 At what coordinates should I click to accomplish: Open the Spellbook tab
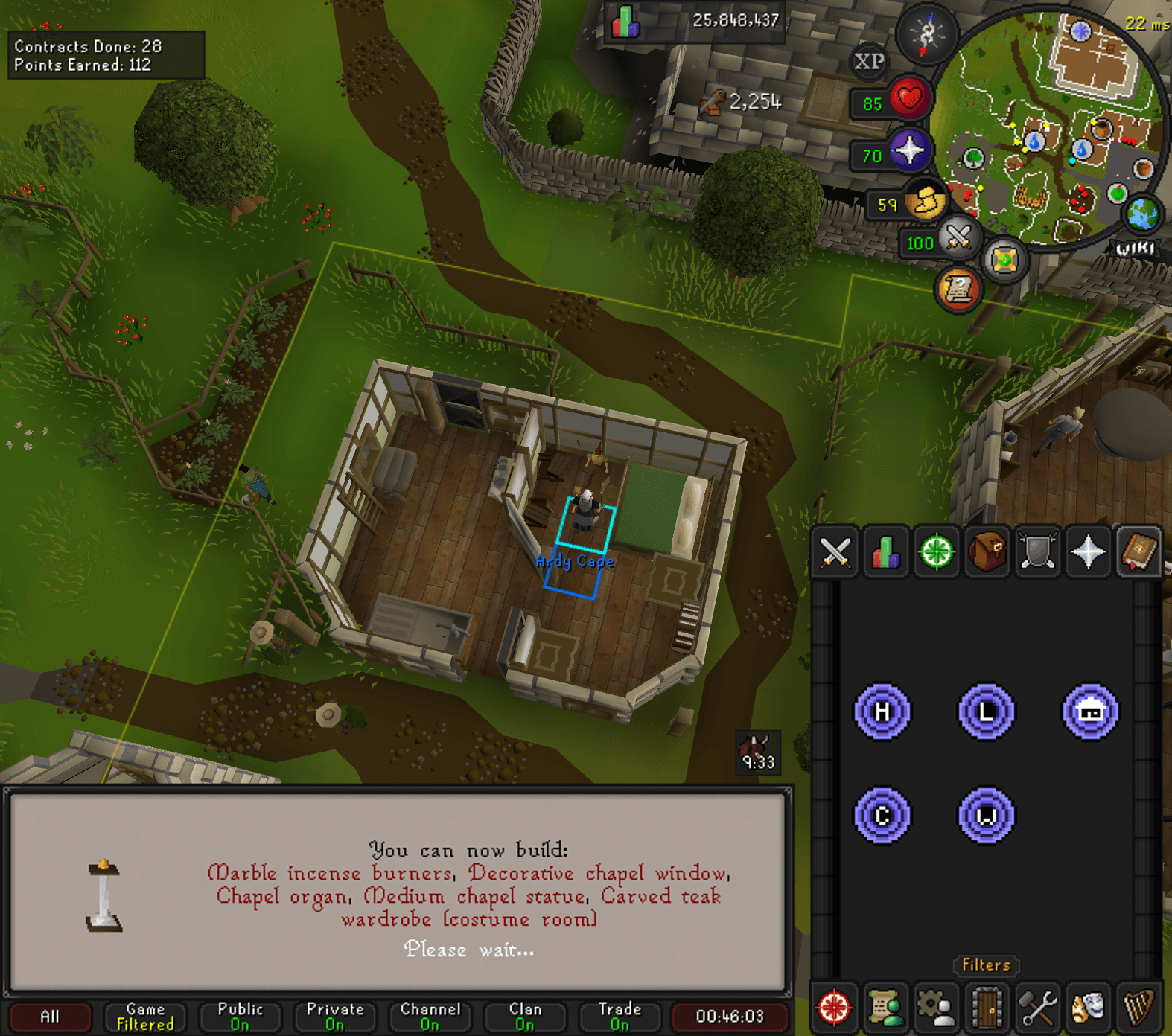coord(1137,552)
